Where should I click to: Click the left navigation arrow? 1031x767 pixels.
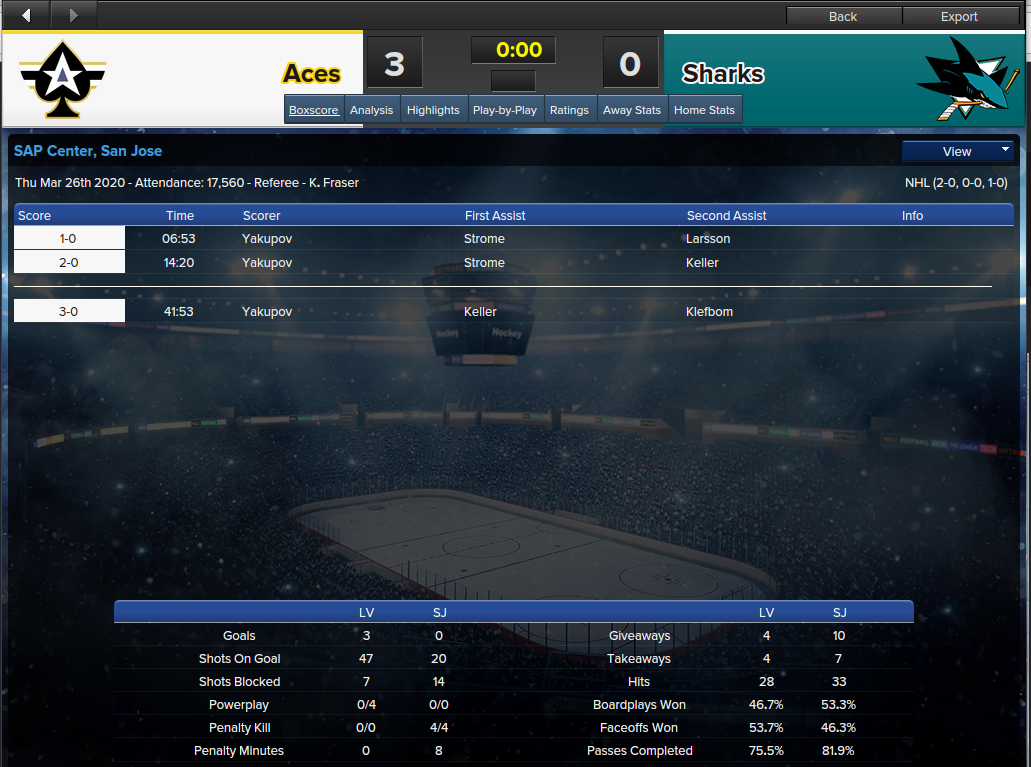click(x=26, y=15)
